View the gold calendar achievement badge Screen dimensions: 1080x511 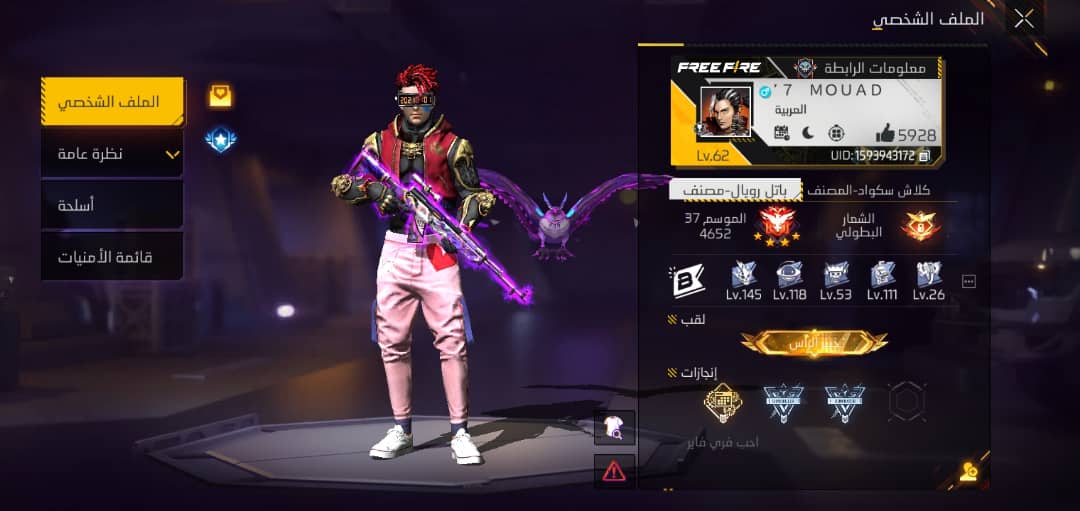coord(721,402)
